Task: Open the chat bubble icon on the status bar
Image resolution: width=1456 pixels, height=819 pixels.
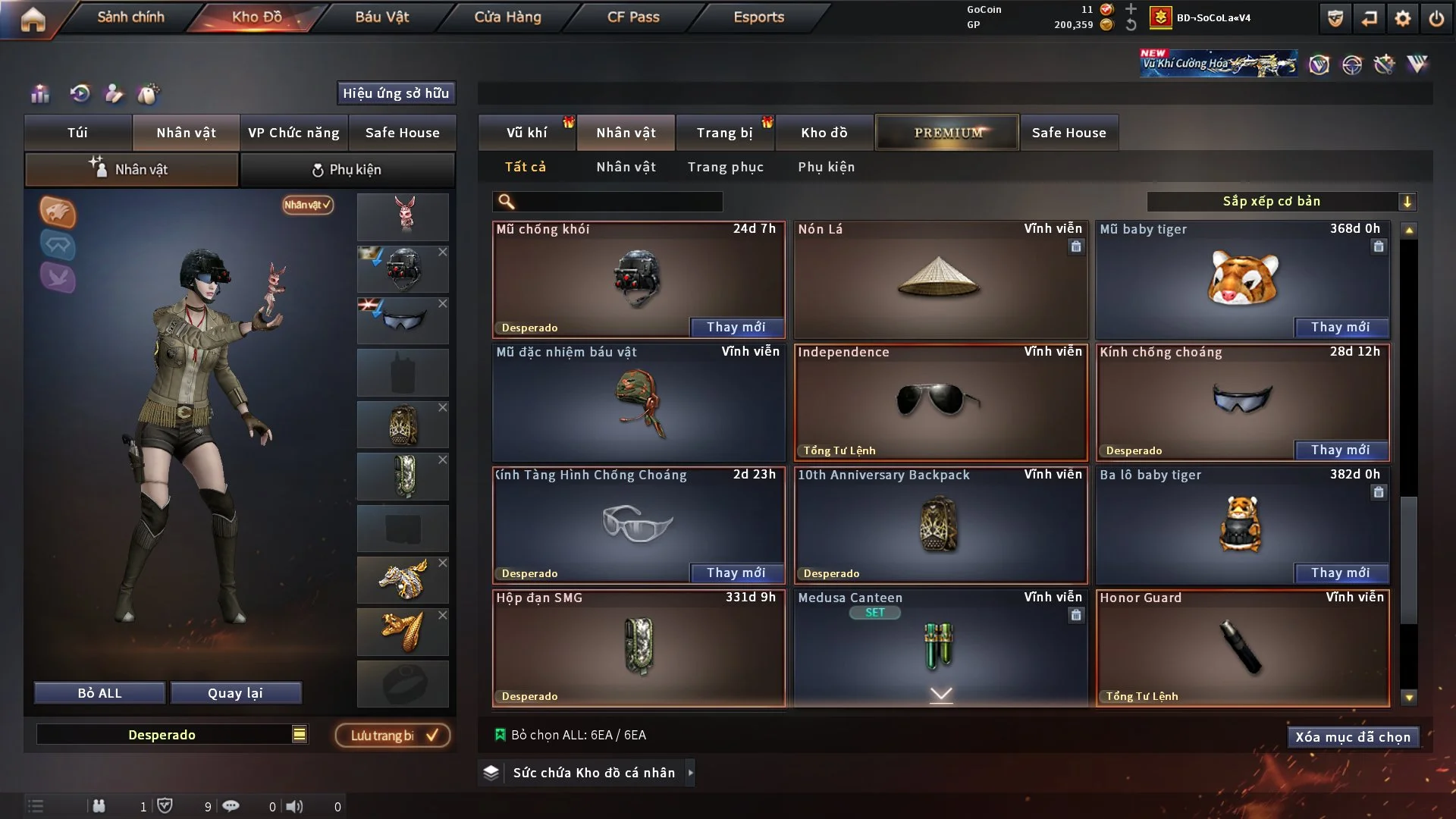Action: point(231,806)
